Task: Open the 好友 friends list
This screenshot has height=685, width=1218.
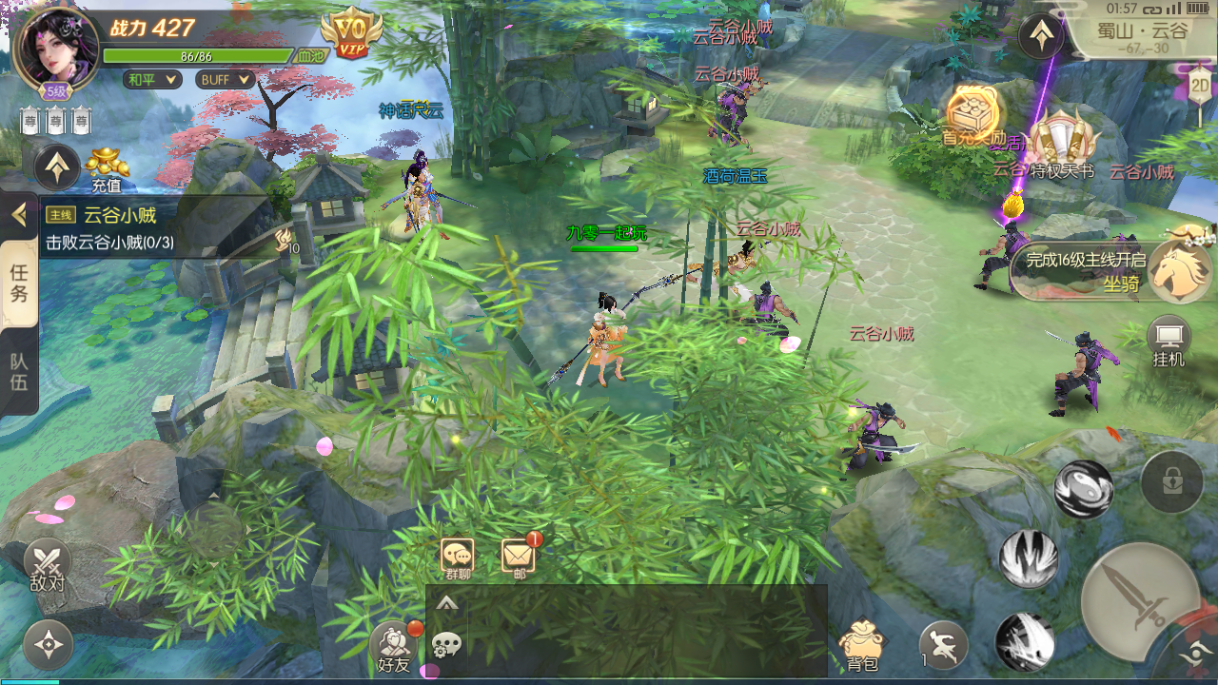Action: tap(394, 646)
